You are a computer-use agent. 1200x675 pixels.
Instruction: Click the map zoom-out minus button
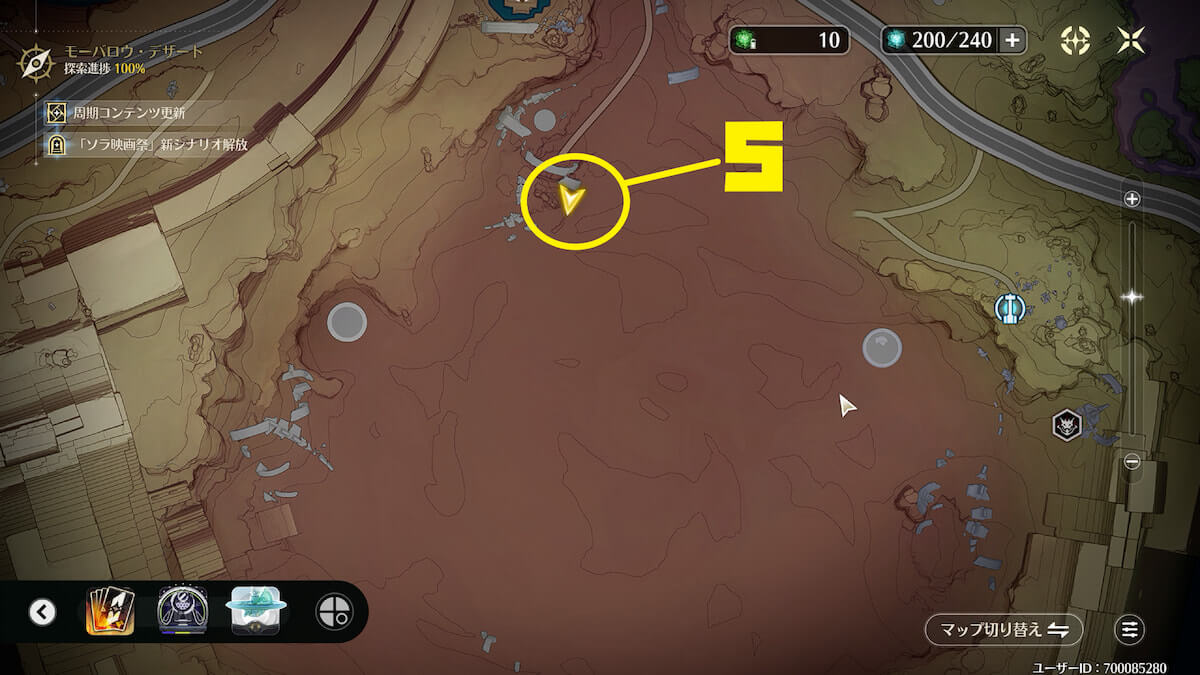click(1132, 462)
